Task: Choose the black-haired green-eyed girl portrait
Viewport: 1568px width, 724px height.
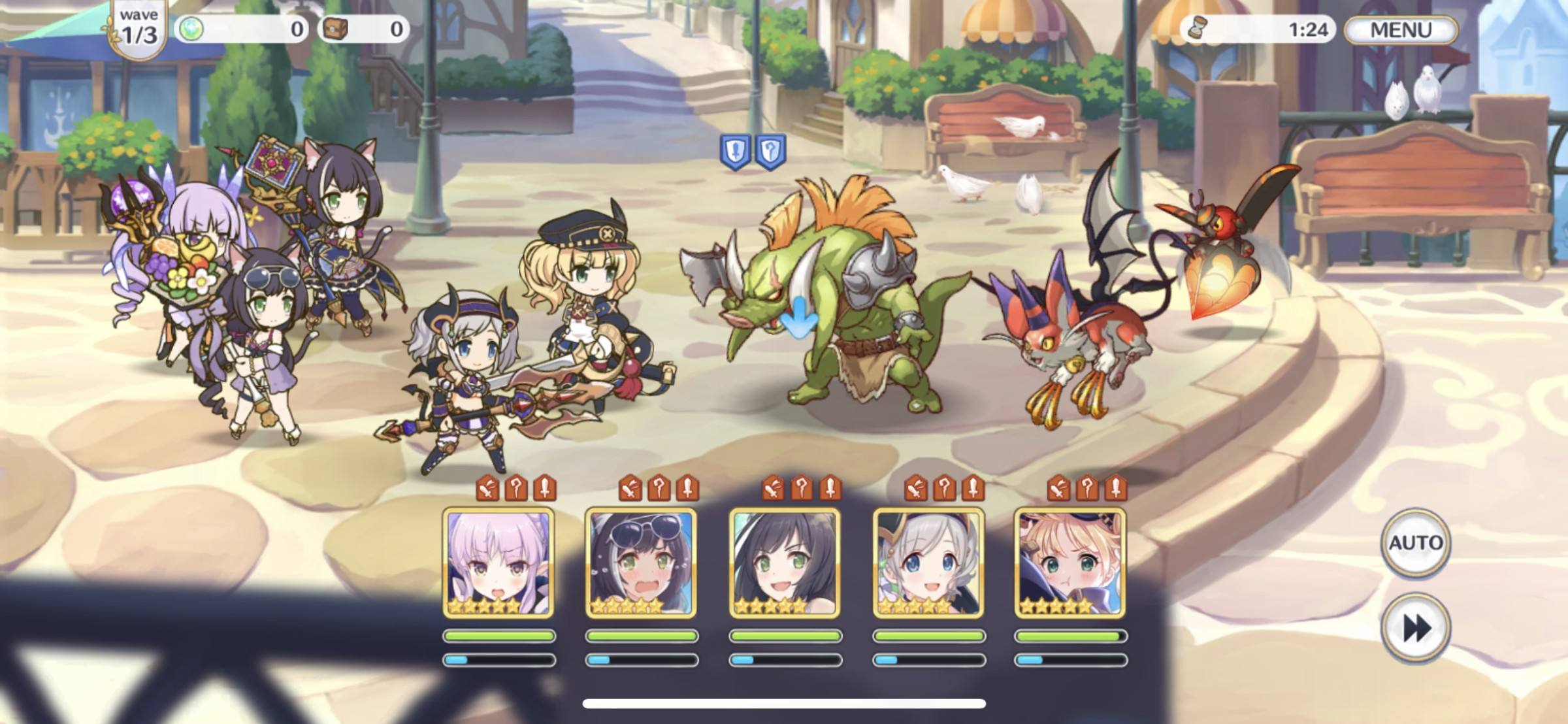Action: pyautogui.click(x=785, y=563)
